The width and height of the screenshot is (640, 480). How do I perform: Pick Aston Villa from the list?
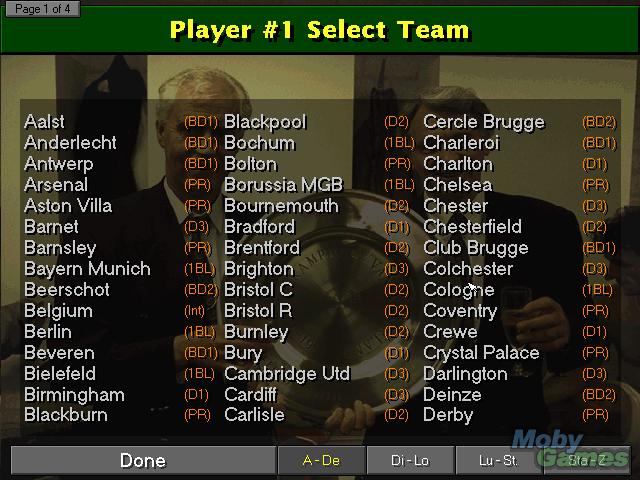[x=68, y=206]
